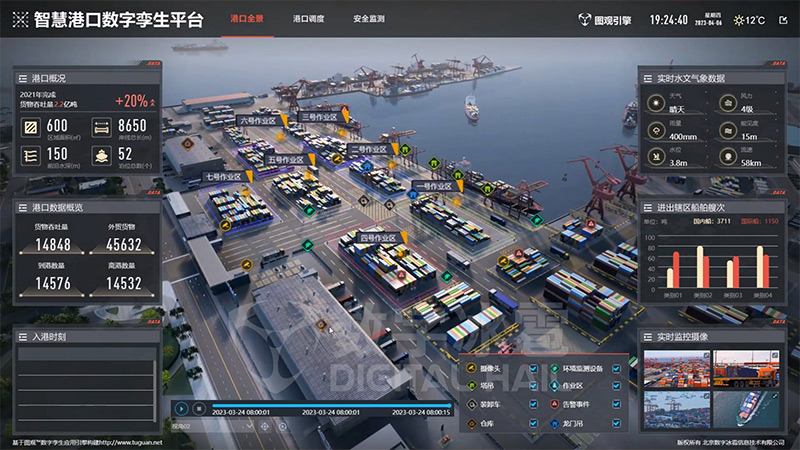Stop the timeline playback
800x450 pixels.
pyautogui.click(x=199, y=408)
